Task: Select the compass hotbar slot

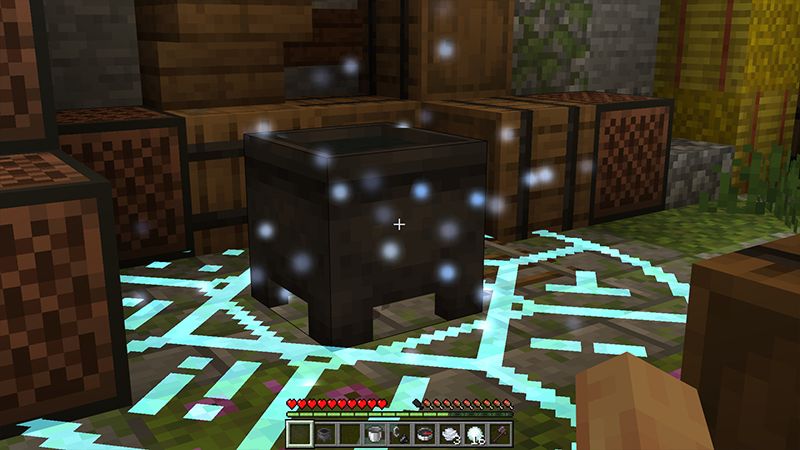Action: (x=424, y=433)
